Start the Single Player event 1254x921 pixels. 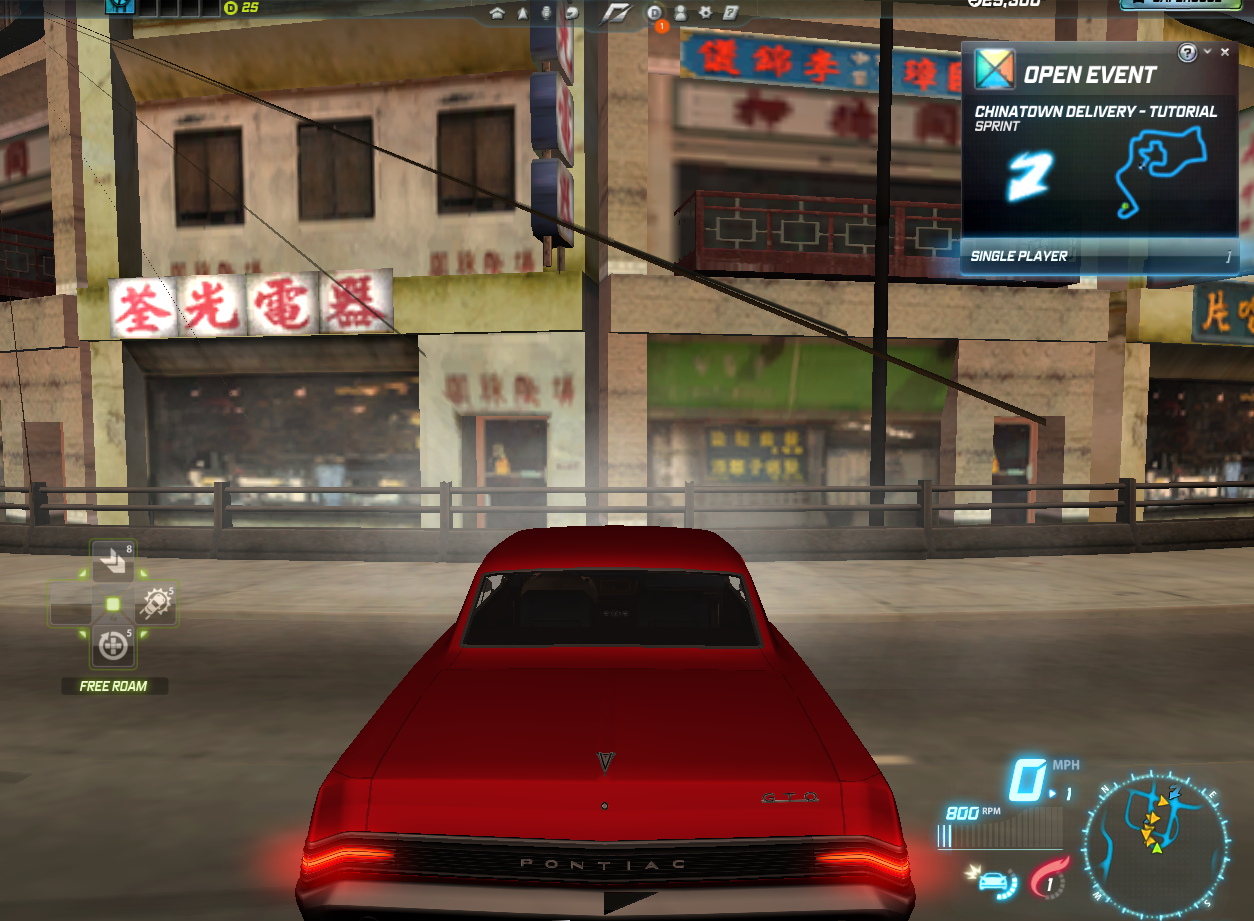1099,256
